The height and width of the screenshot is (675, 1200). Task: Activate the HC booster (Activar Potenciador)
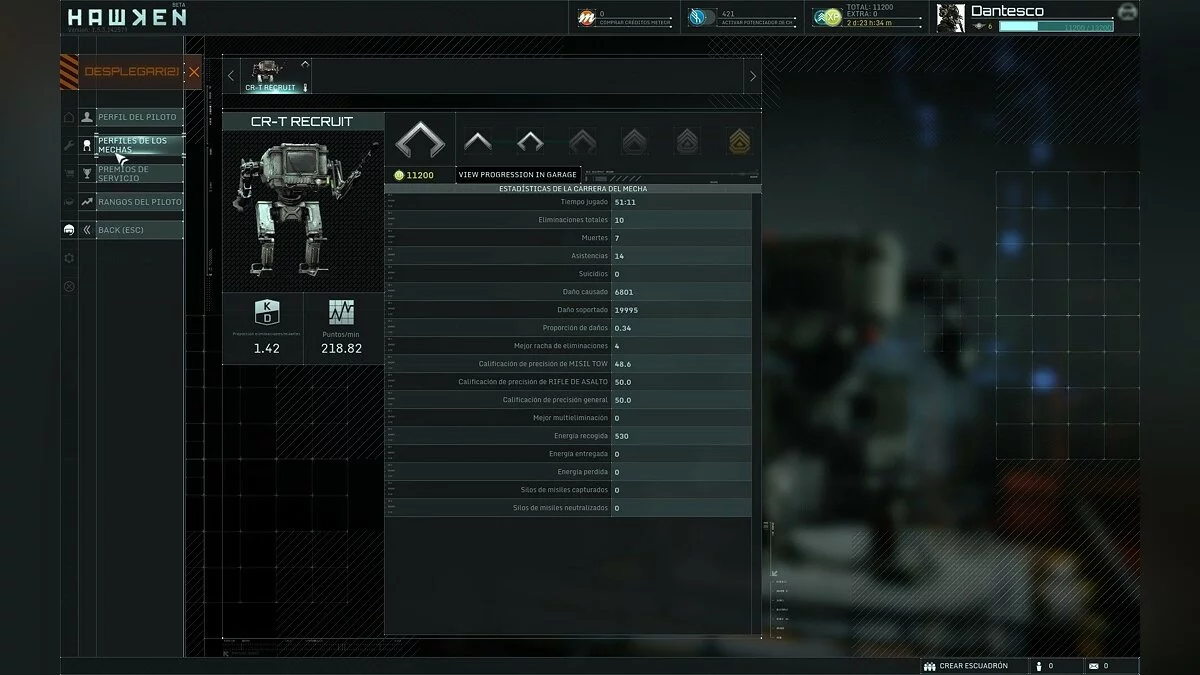[x=697, y=18]
